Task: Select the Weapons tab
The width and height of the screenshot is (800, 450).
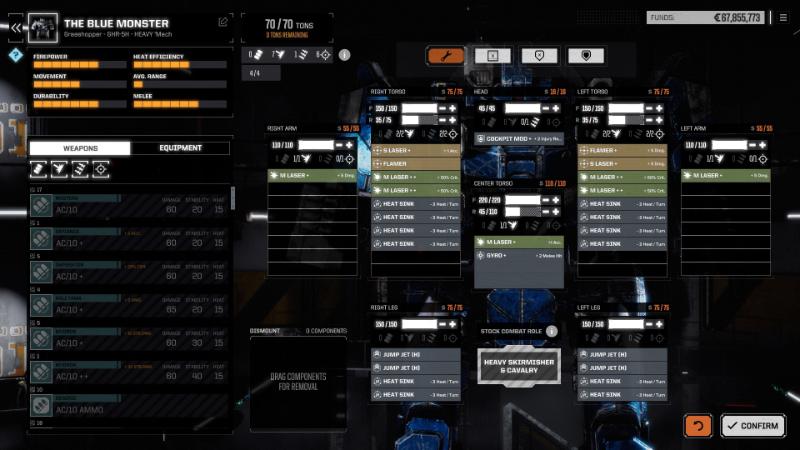Action: pos(80,148)
